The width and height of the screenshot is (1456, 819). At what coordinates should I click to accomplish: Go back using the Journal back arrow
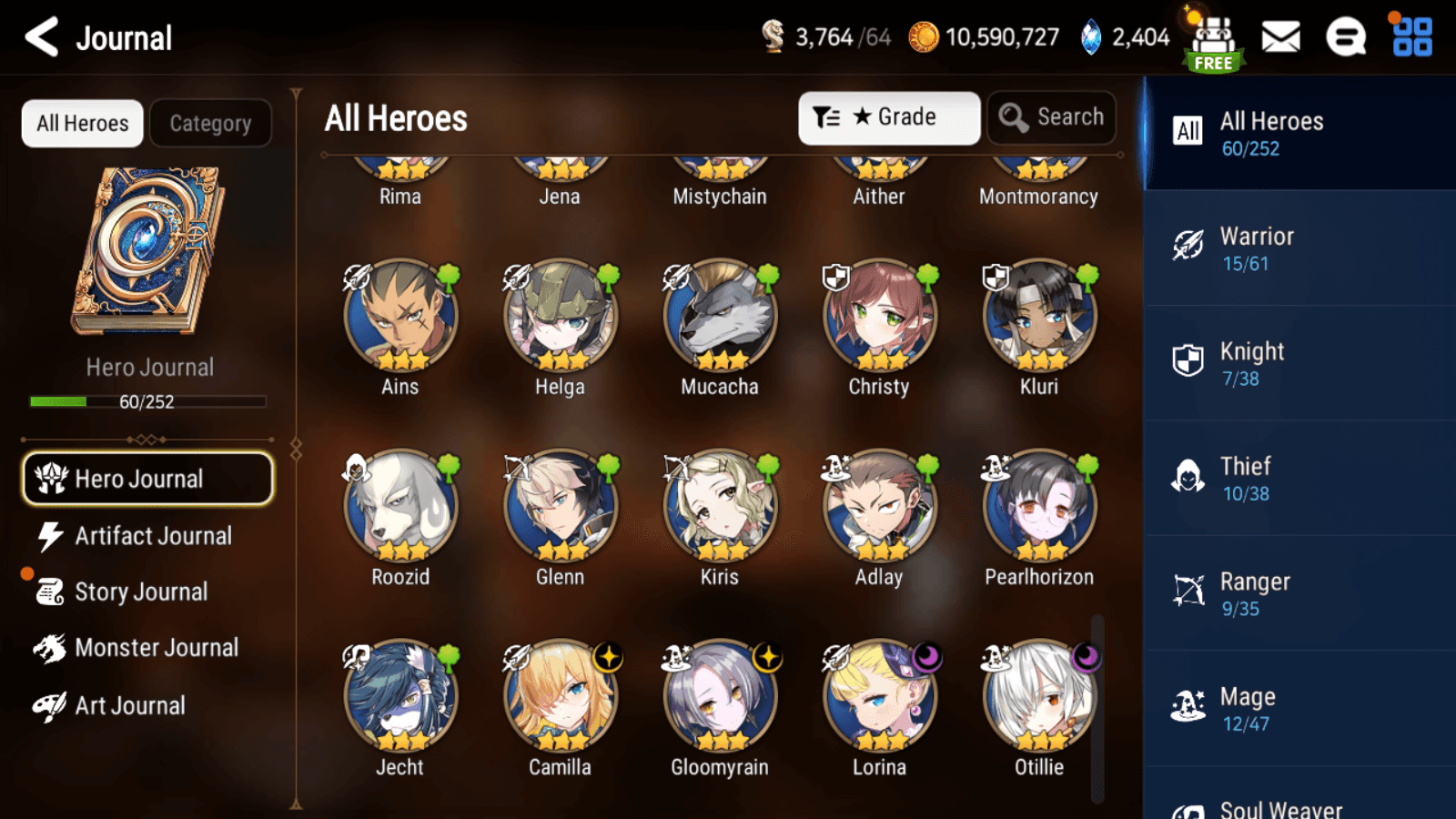pos(39,36)
